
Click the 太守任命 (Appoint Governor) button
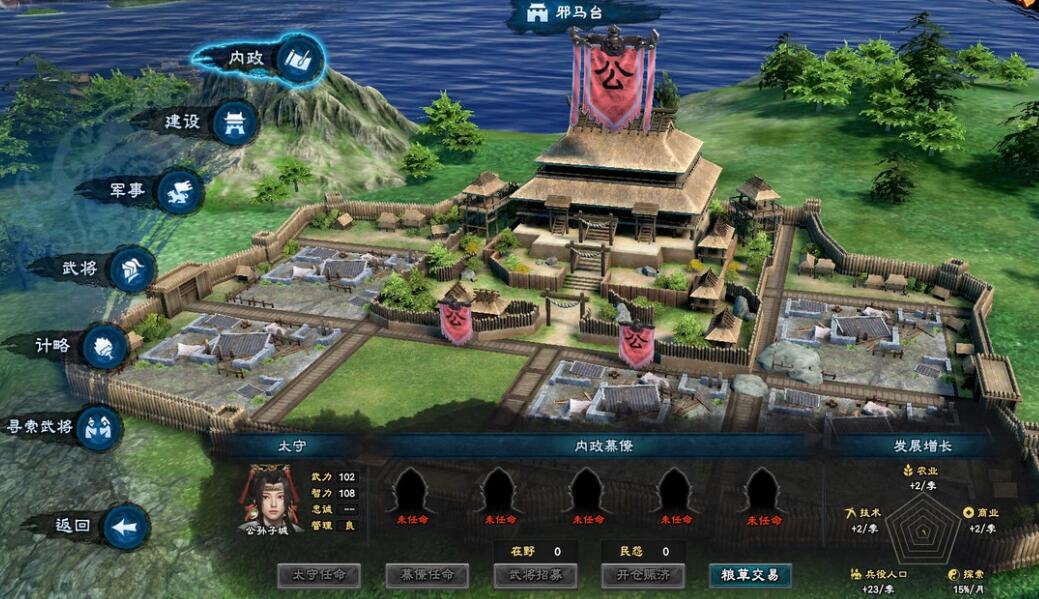[x=319, y=575]
